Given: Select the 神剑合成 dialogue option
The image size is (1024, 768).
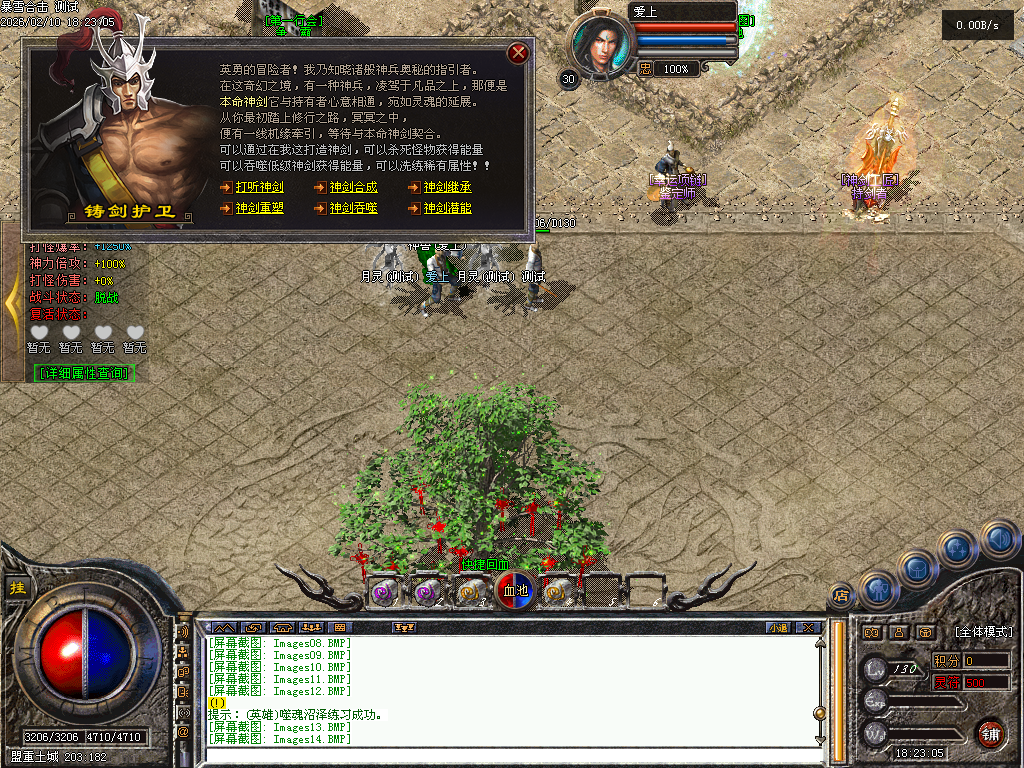Looking at the screenshot, I should pos(353,187).
